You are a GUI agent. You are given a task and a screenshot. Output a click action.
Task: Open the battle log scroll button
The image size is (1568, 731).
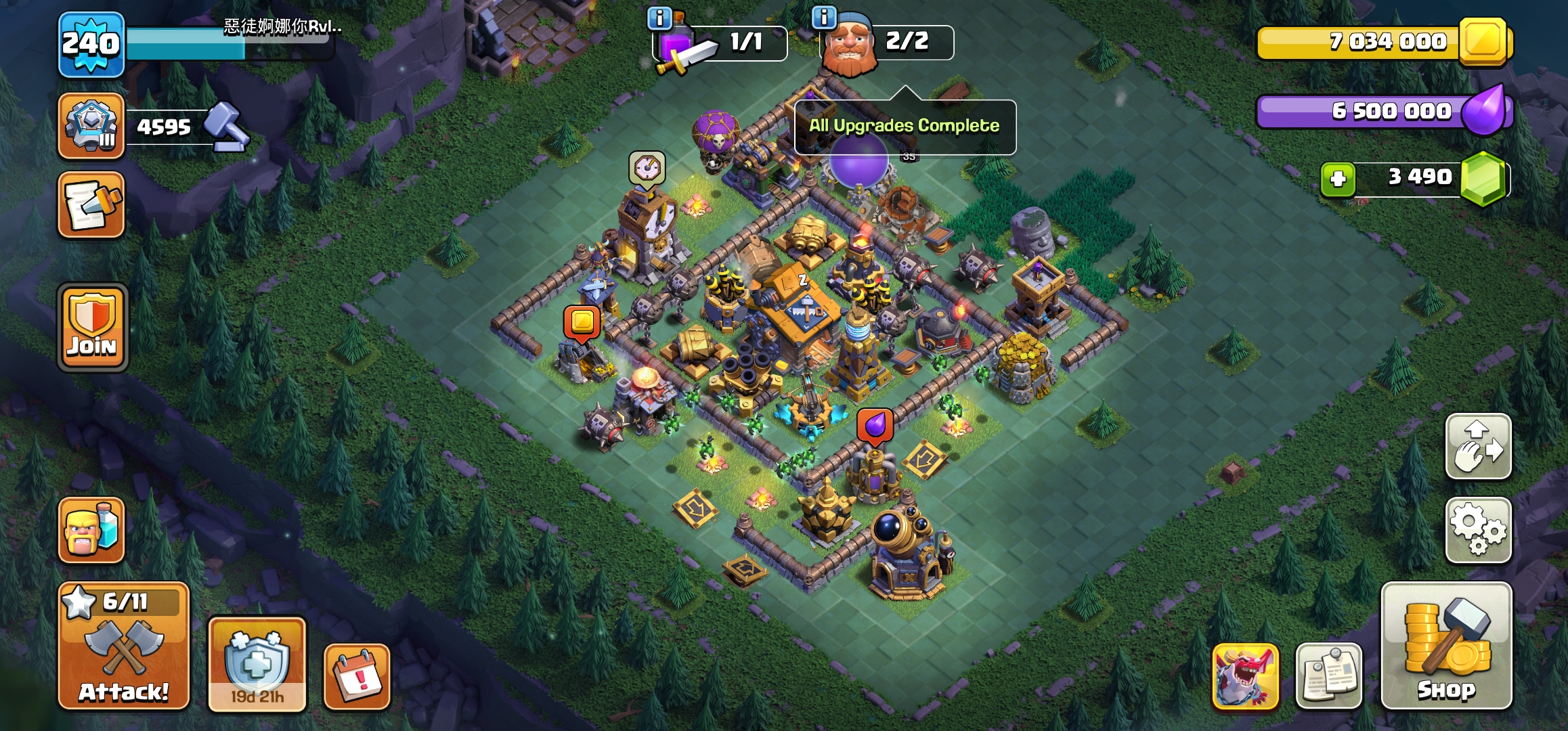coord(91,204)
